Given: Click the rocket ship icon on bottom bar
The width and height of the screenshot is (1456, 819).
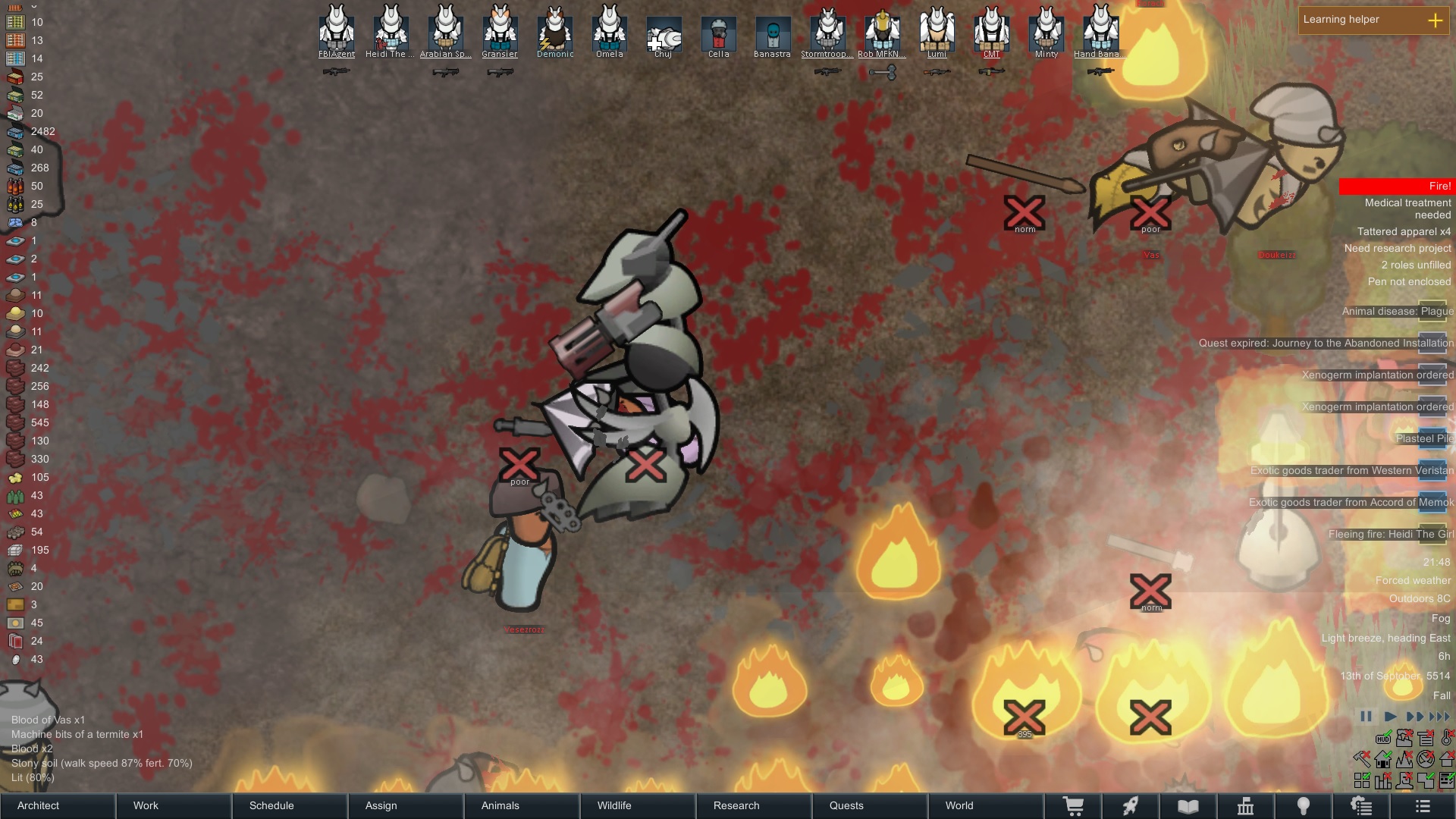Looking at the screenshot, I should [1130, 805].
